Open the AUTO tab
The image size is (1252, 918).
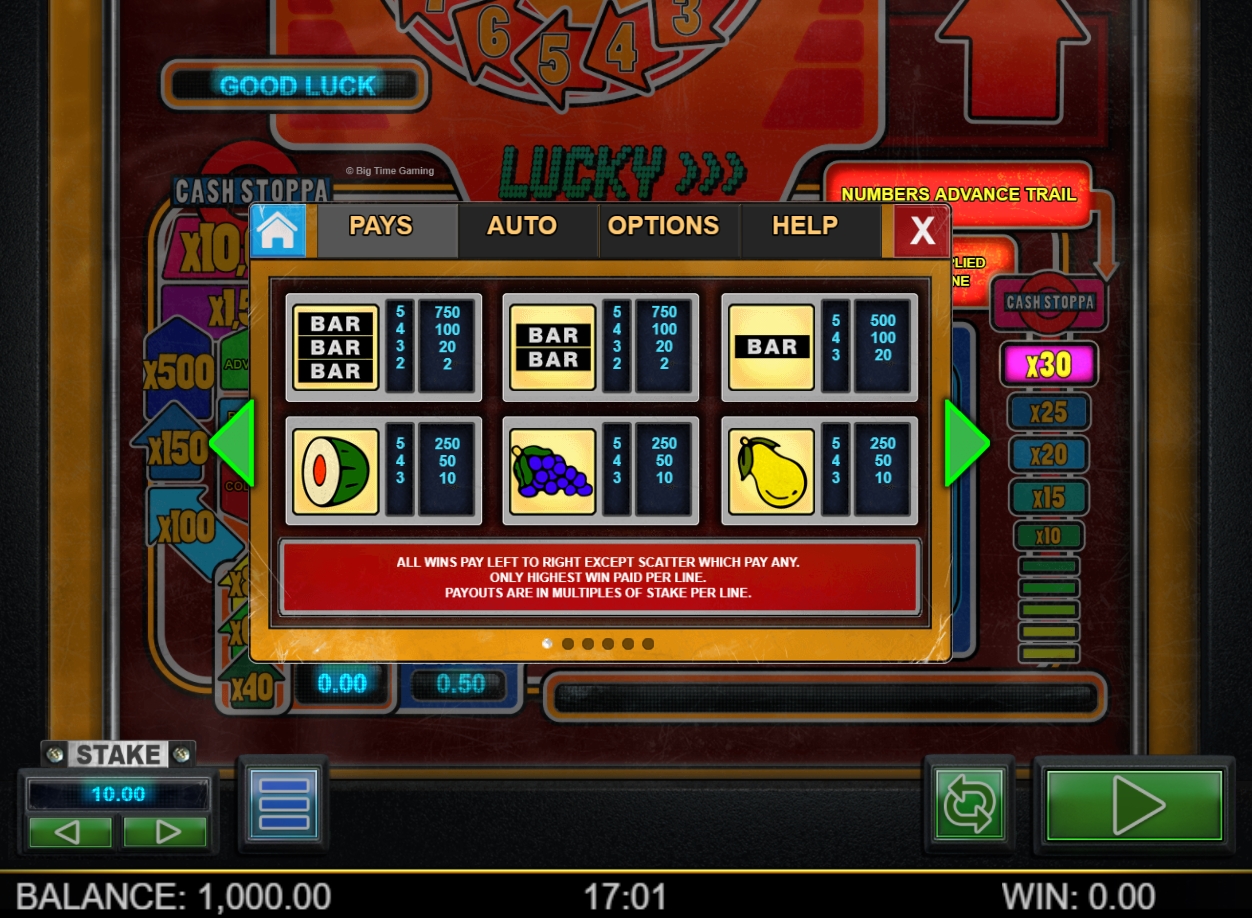tap(521, 227)
